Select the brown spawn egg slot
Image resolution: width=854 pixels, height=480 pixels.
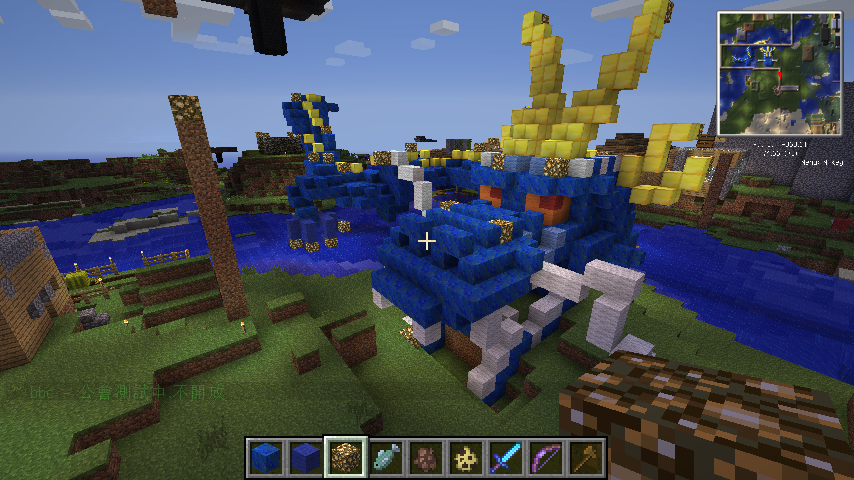(x=426, y=458)
